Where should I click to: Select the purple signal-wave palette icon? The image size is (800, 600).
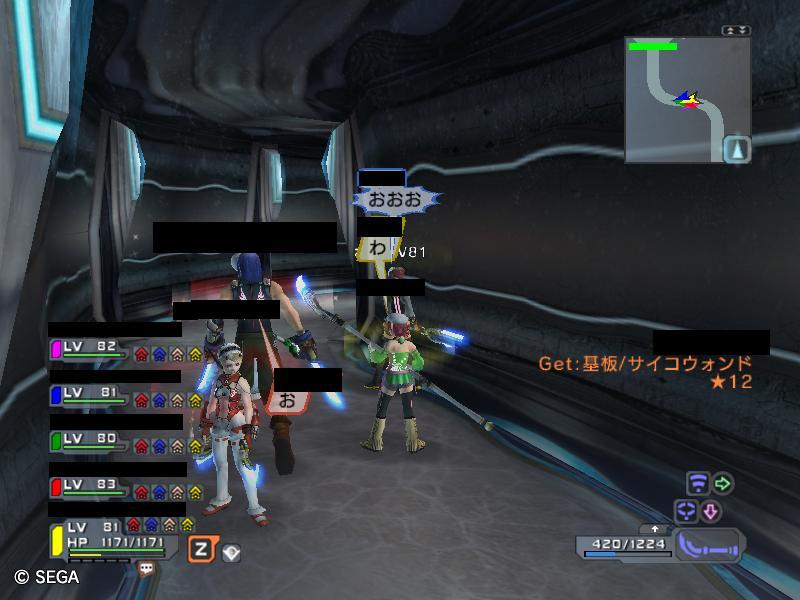[x=698, y=485]
